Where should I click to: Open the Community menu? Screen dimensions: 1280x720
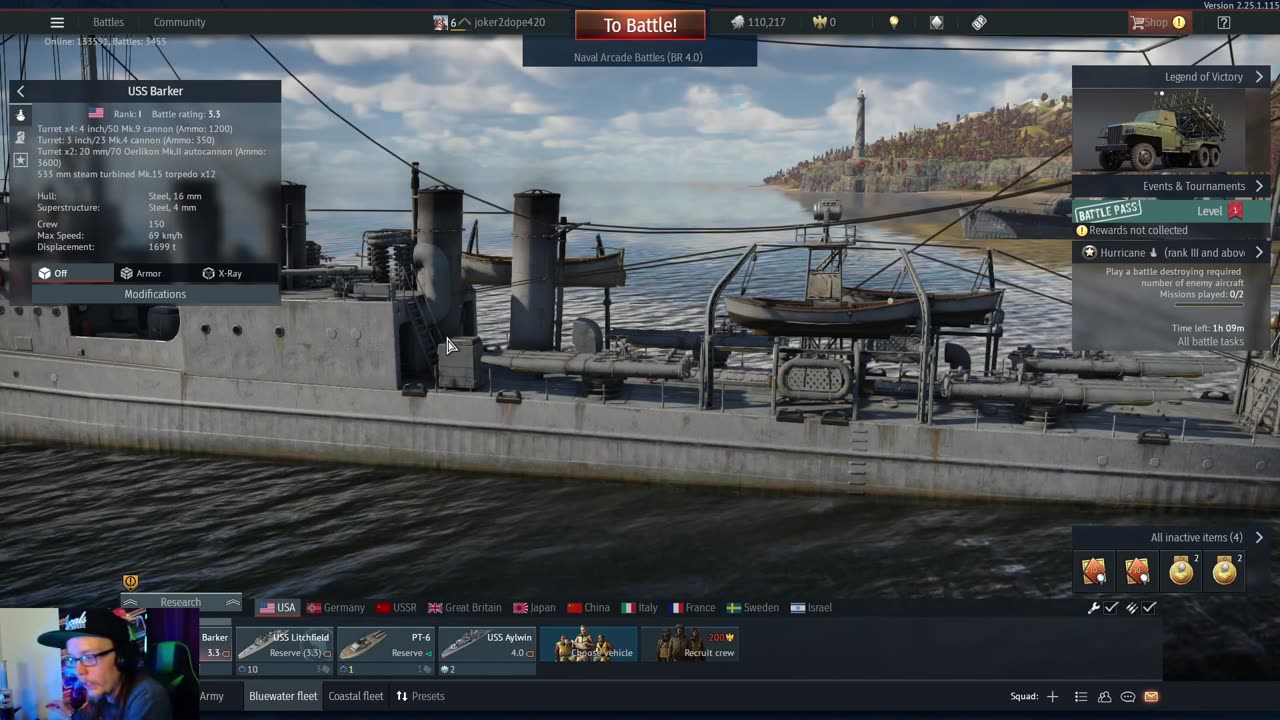(x=179, y=22)
